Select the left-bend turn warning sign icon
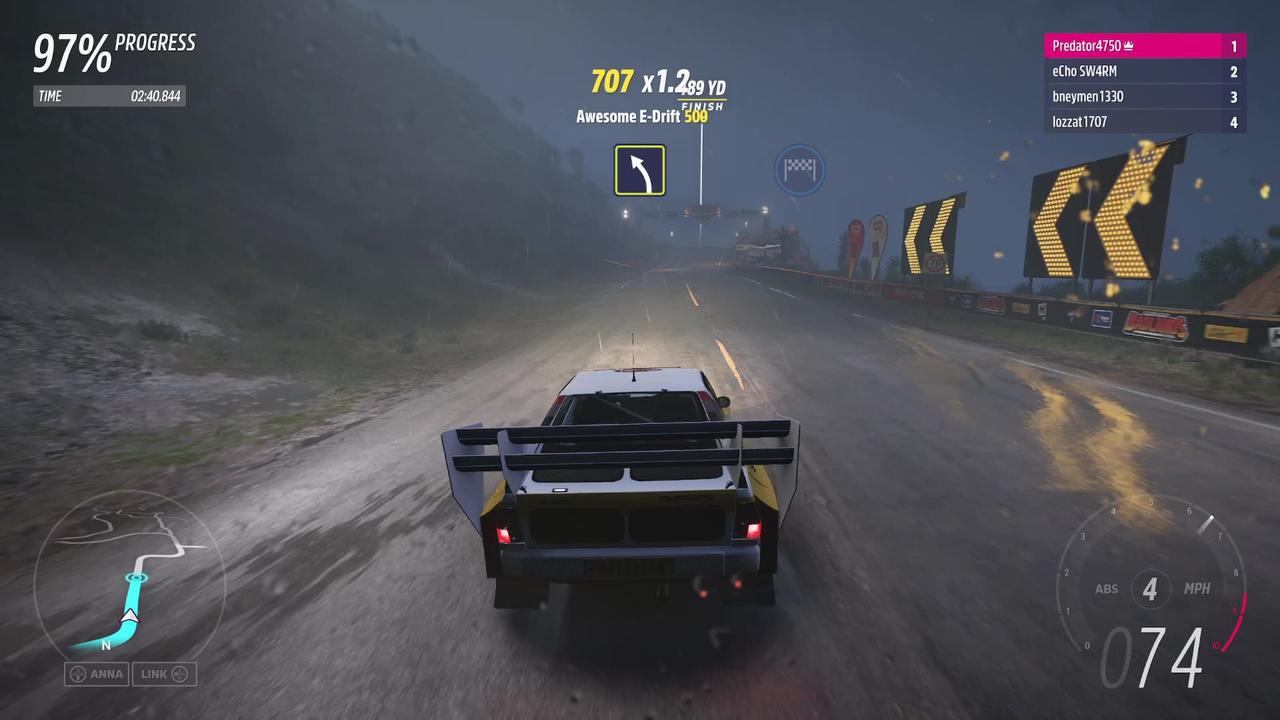 [639, 170]
